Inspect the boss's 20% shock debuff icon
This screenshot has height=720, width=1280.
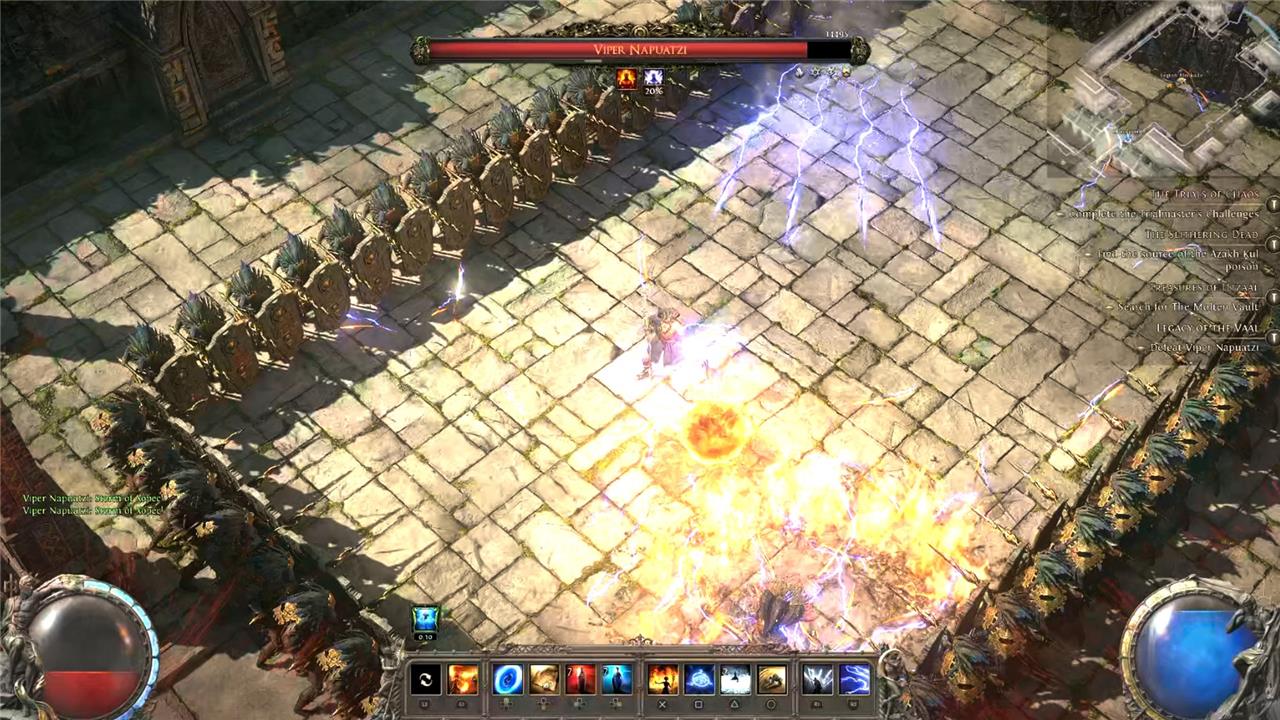(653, 78)
